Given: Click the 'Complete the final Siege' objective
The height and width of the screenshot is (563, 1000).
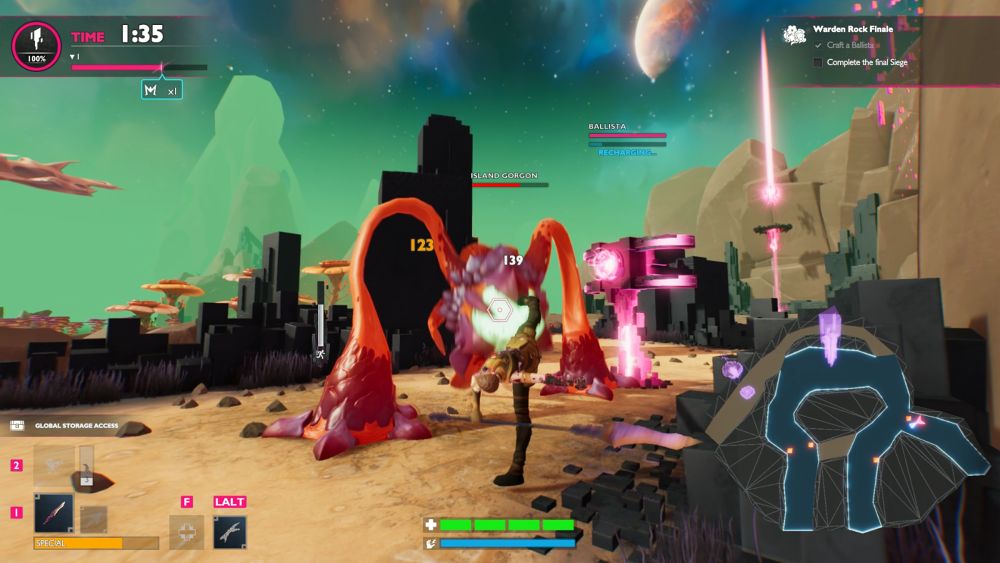Looking at the screenshot, I should coord(868,62).
